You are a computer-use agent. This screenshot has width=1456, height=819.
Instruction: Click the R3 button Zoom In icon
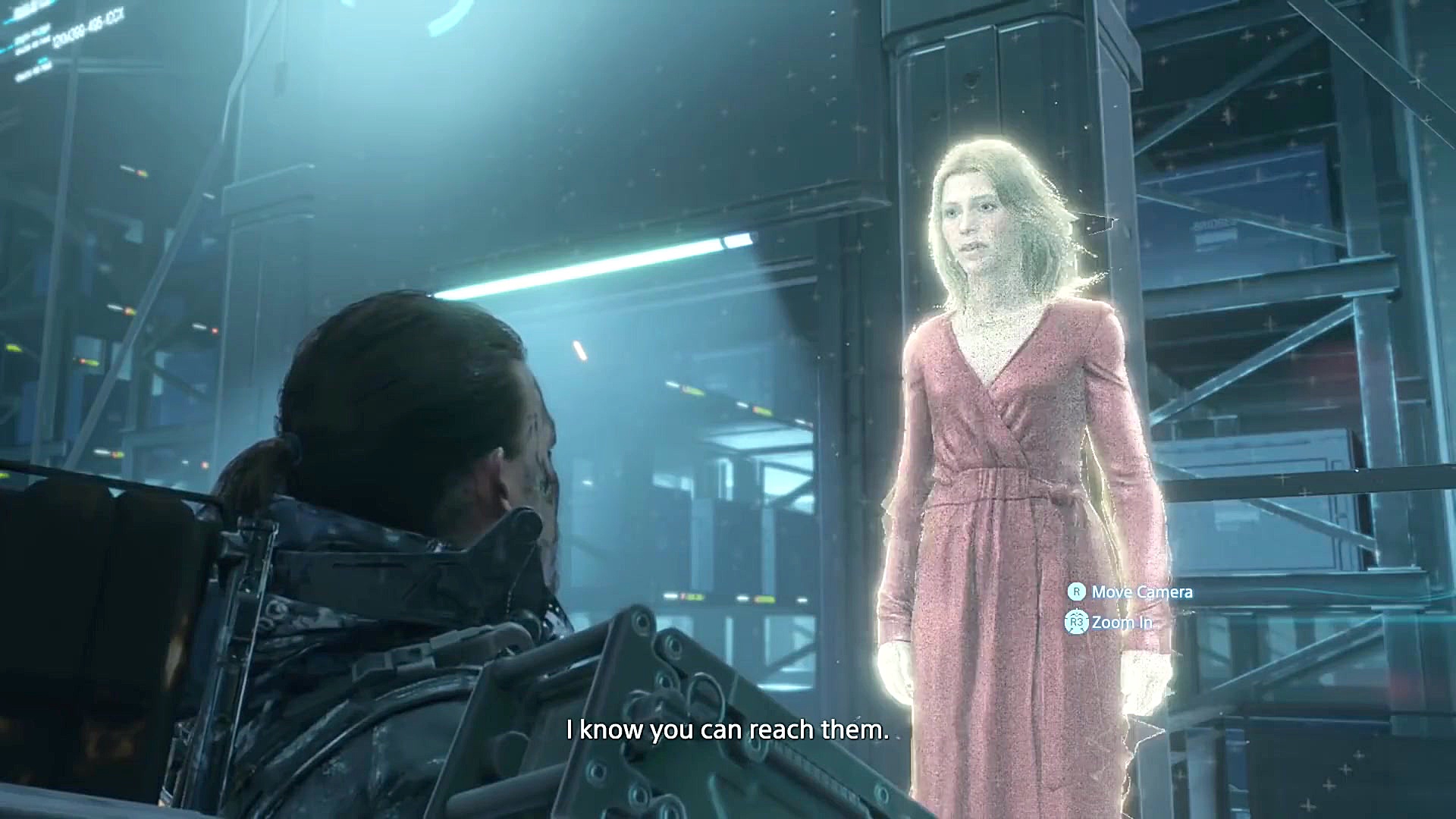pos(1075,622)
